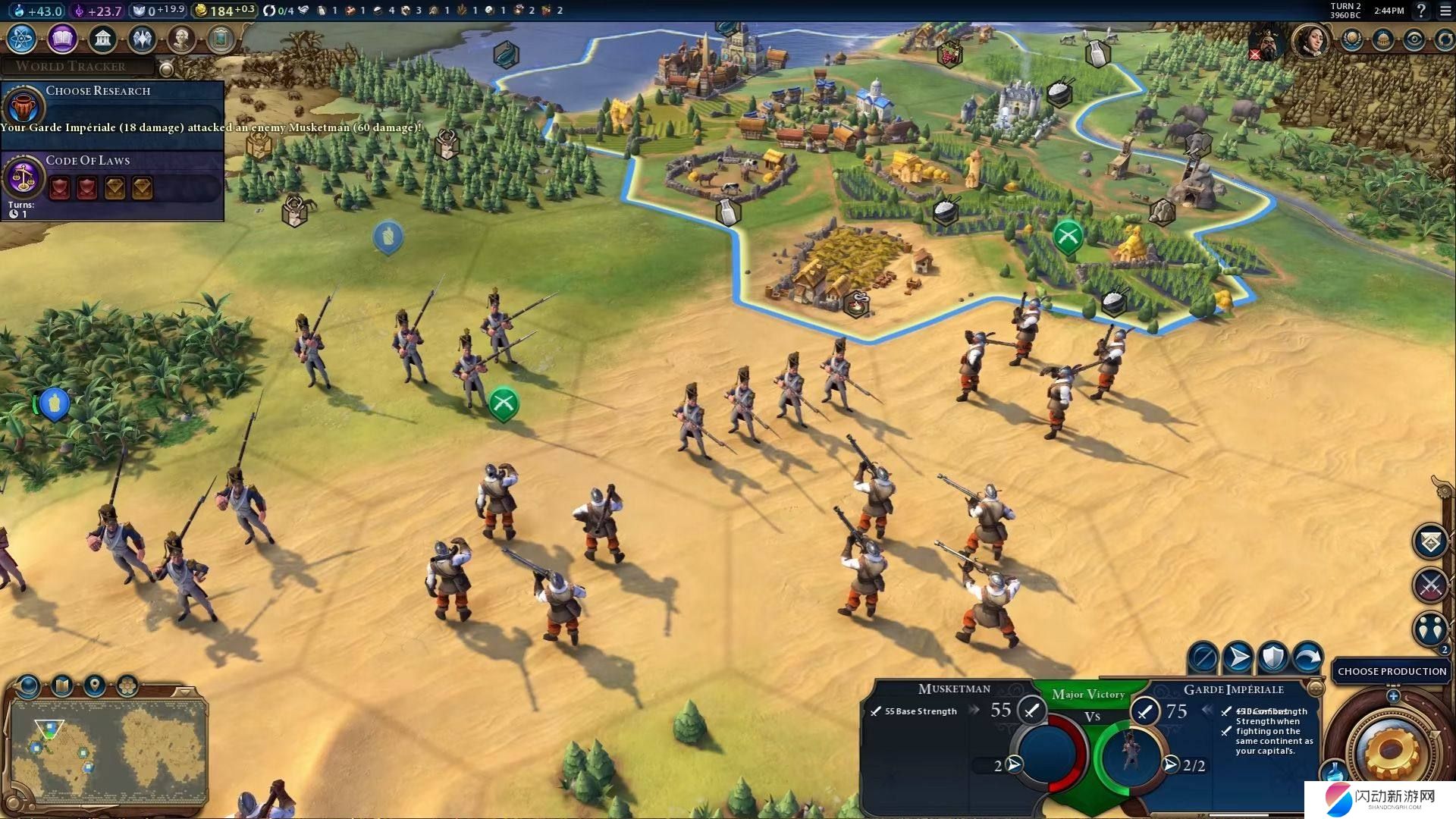Click the Choose Production button

point(1392,671)
